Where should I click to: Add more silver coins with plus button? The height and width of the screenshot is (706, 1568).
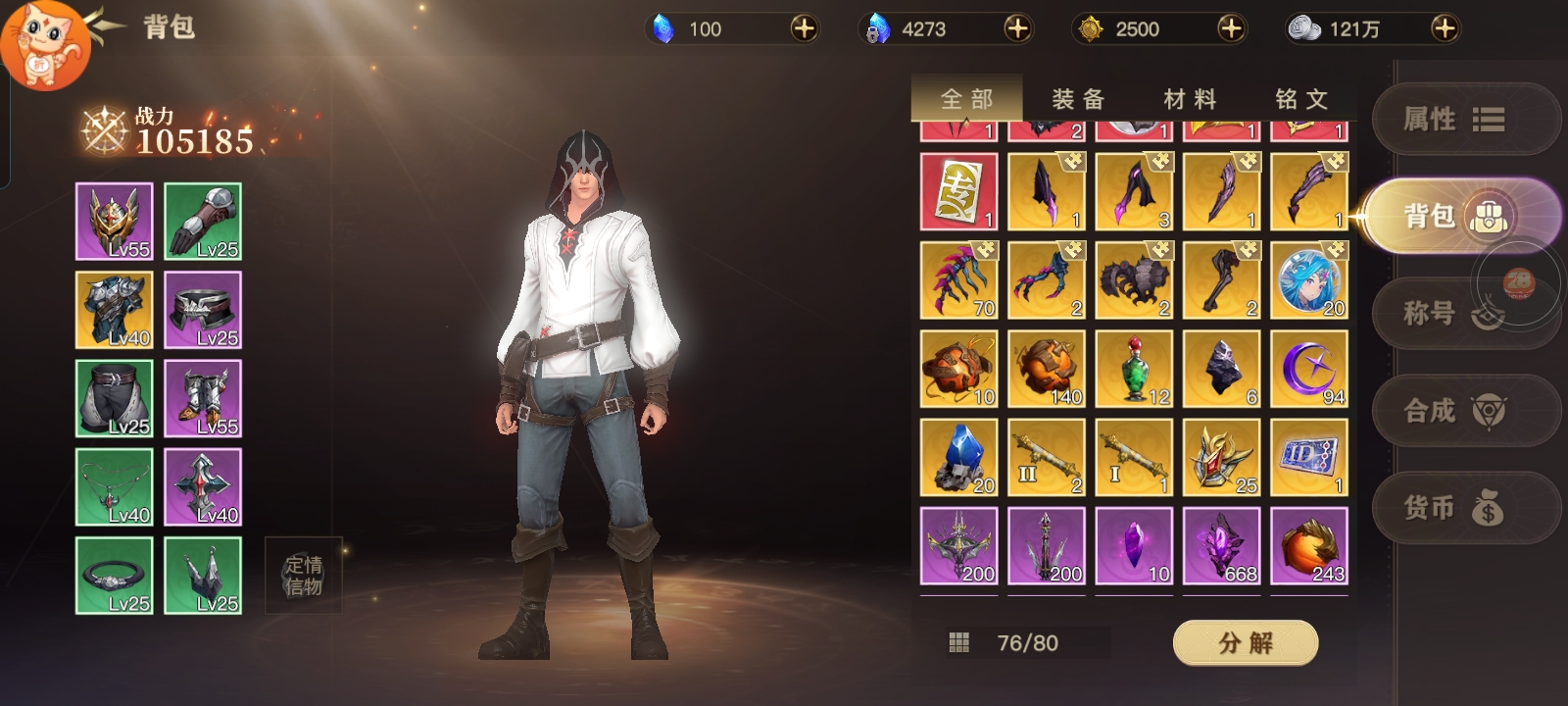[1444, 28]
